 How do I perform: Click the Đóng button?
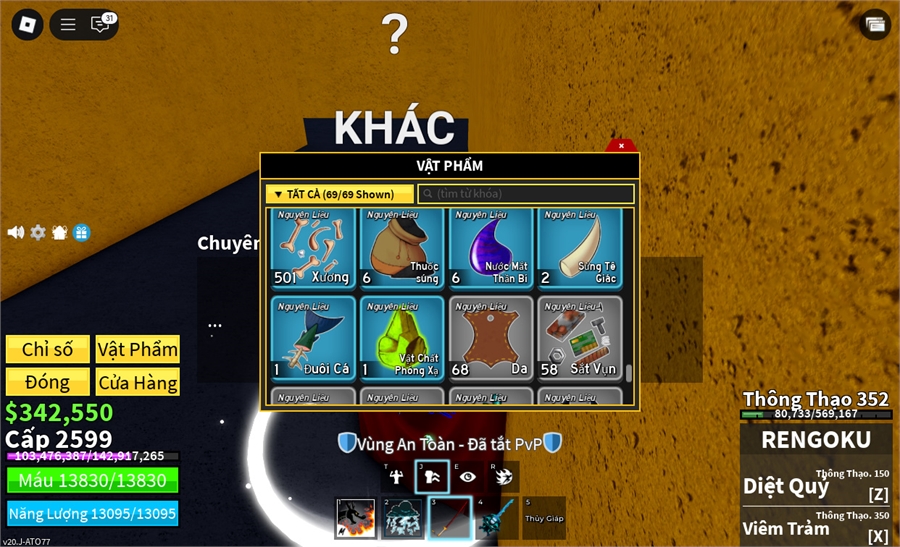(48, 382)
